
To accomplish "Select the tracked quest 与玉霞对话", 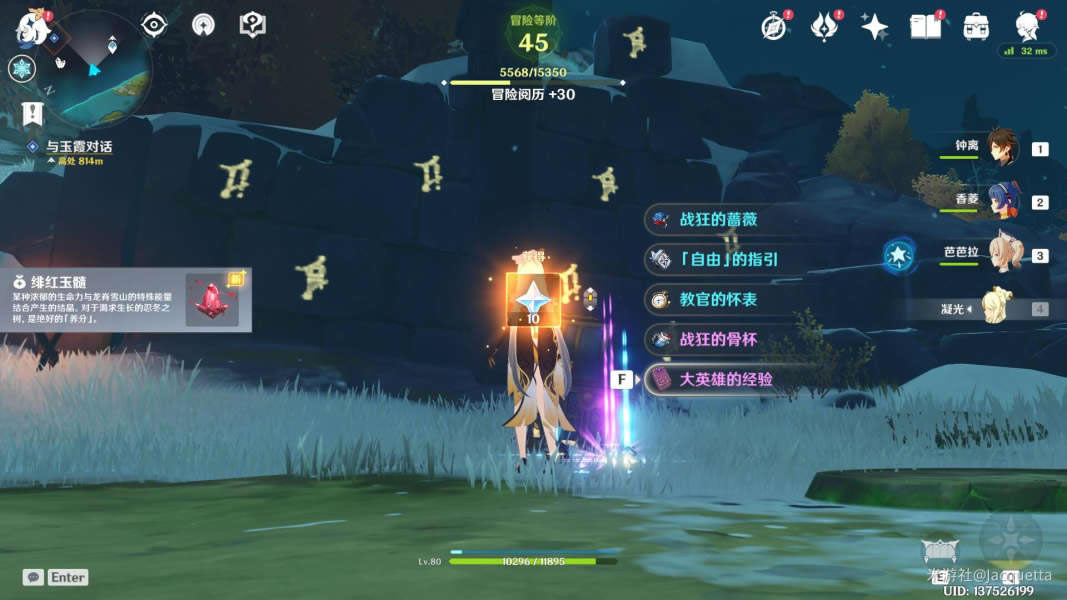I will (78, 147).
